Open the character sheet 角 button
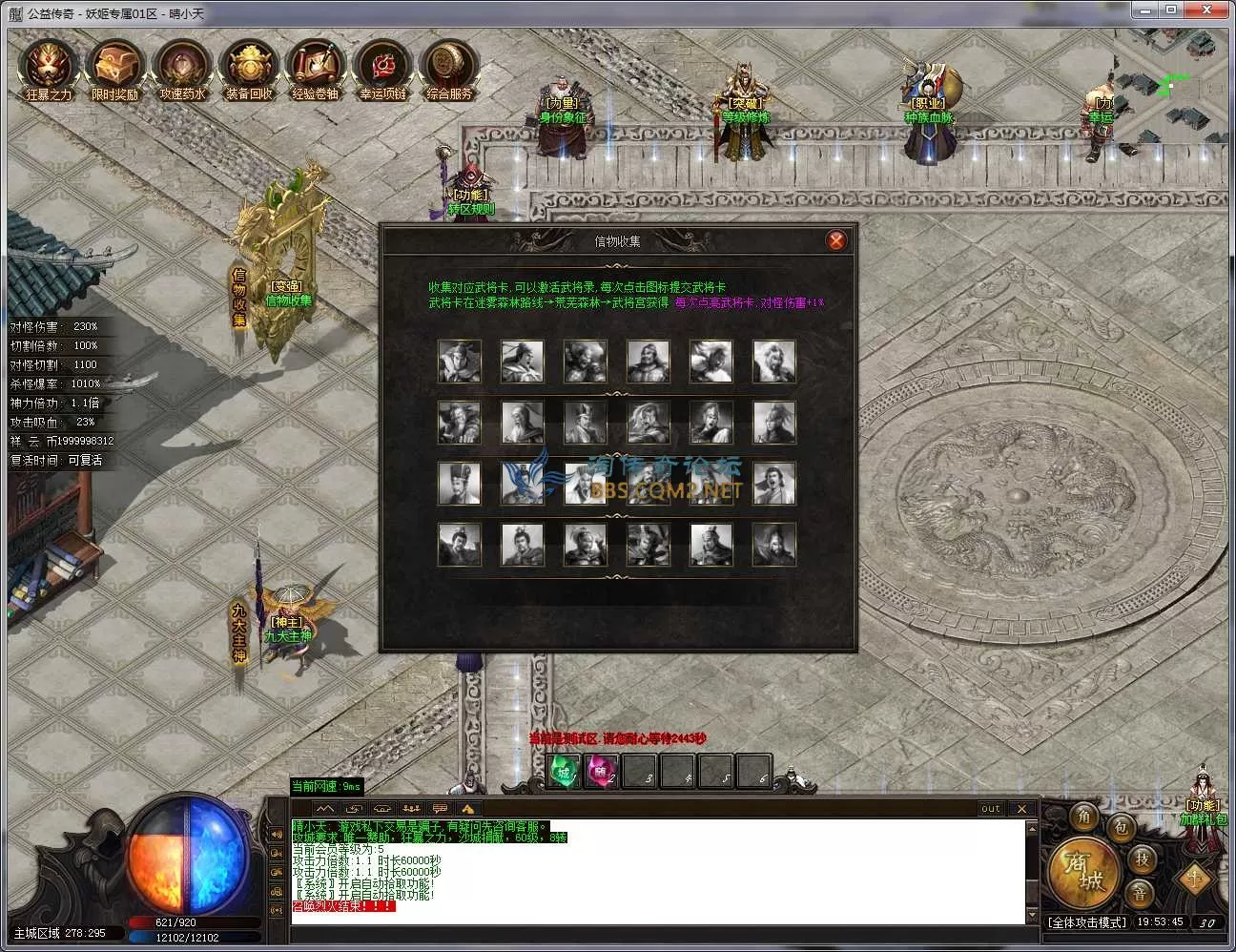Viewport: 1236px width, 952px height. (x=1084, y=817)
